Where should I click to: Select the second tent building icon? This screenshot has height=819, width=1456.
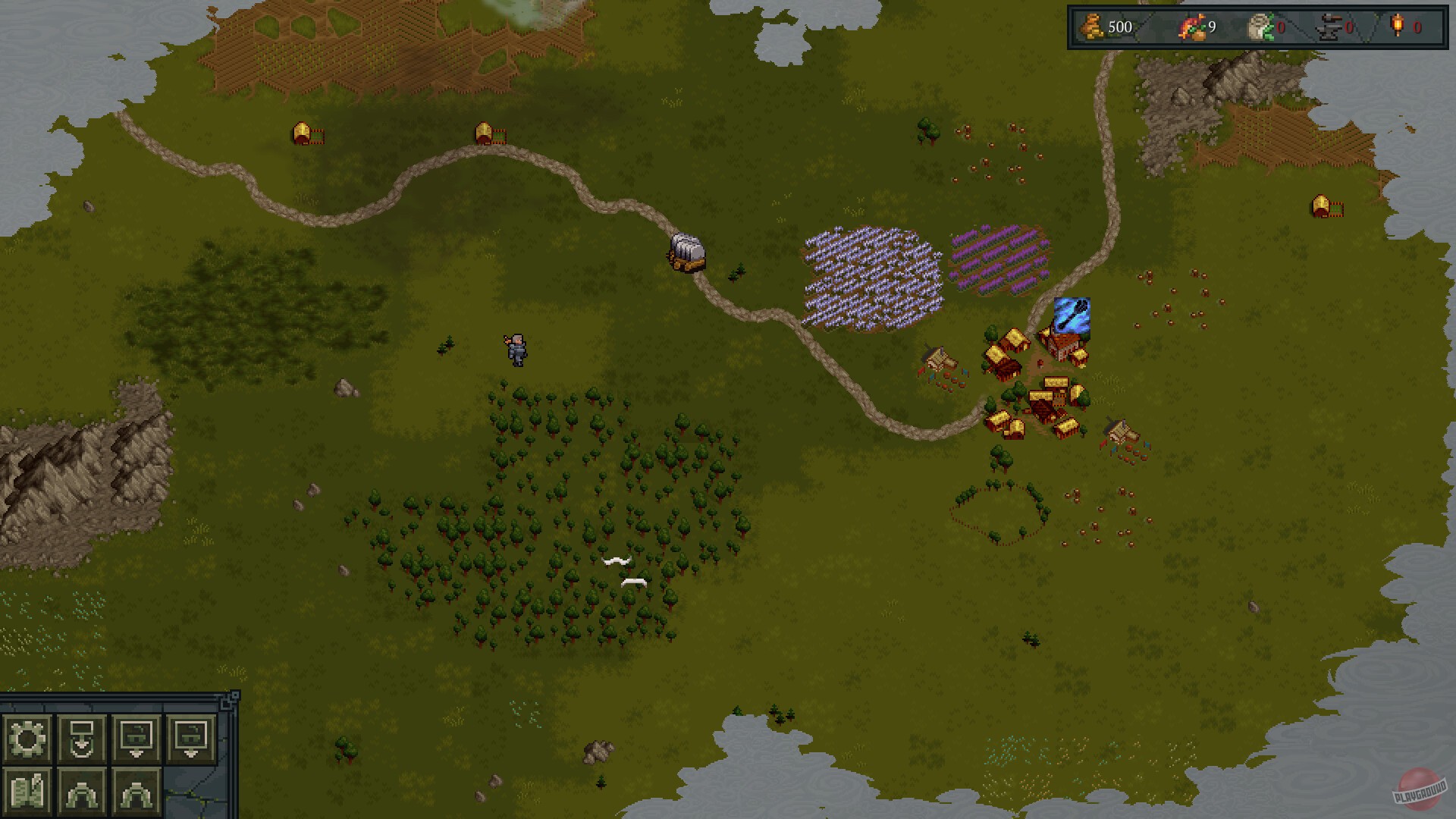coord(136,792)
